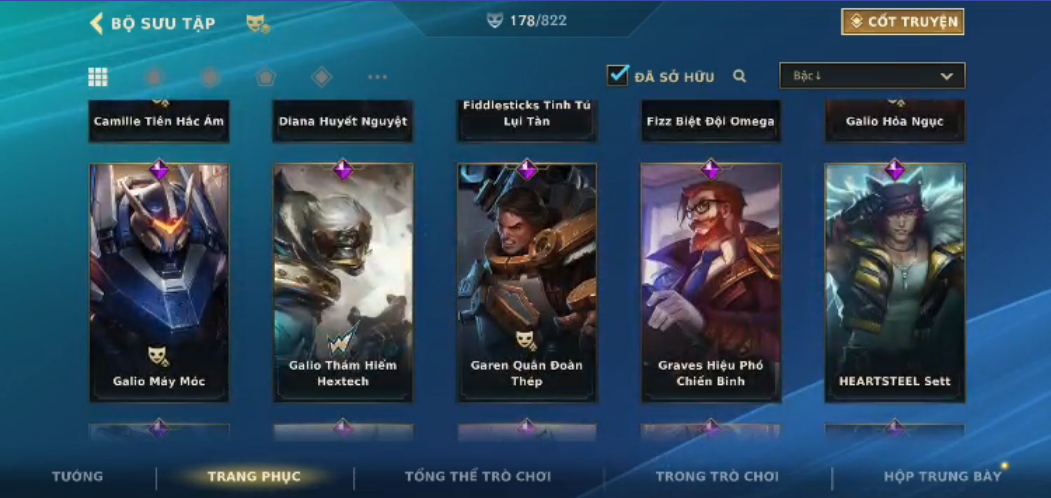Open the Tổng Thể Trò Chơi tab
The width and height of the screenshot is (1051, 498).
point(478,476)
